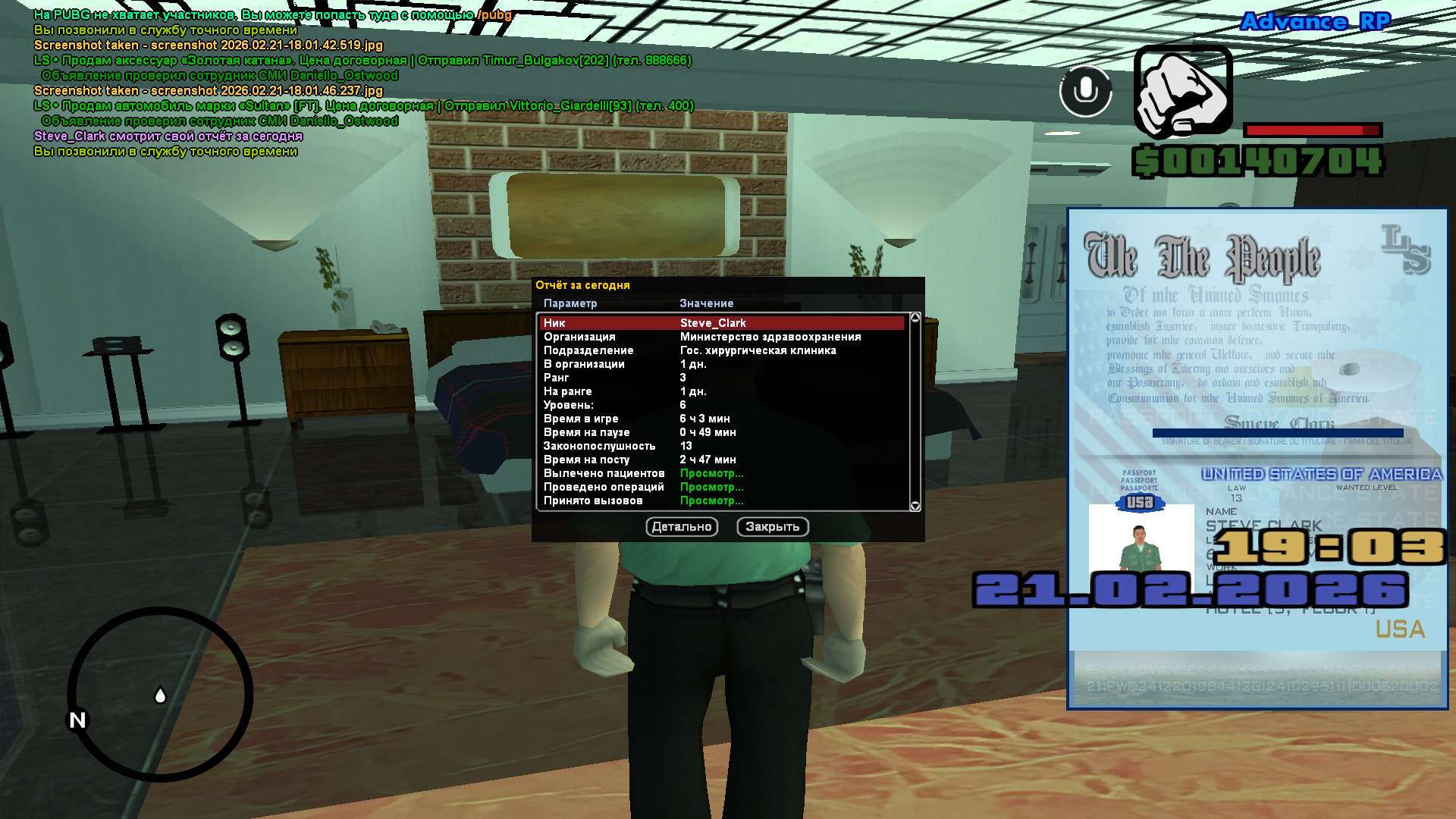
Task: Click the passport character photo
Action: (x=1141, y=538)
